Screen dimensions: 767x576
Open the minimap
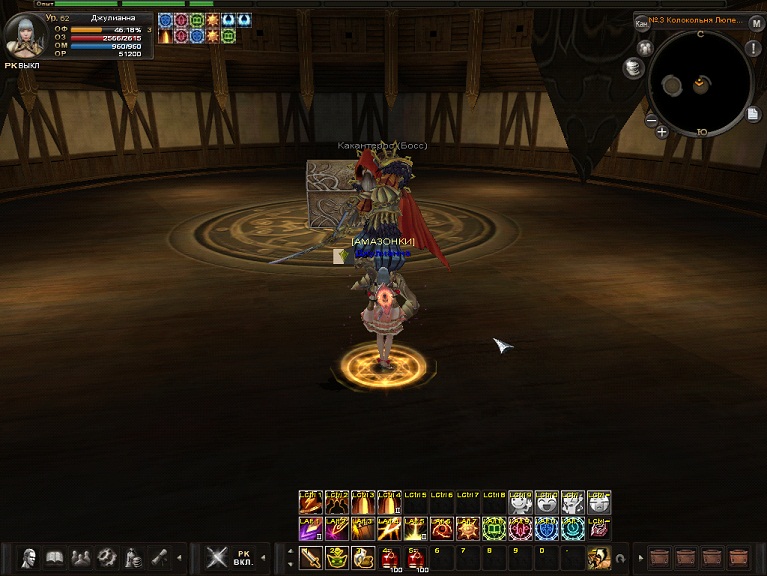click(x=700, y=83)
